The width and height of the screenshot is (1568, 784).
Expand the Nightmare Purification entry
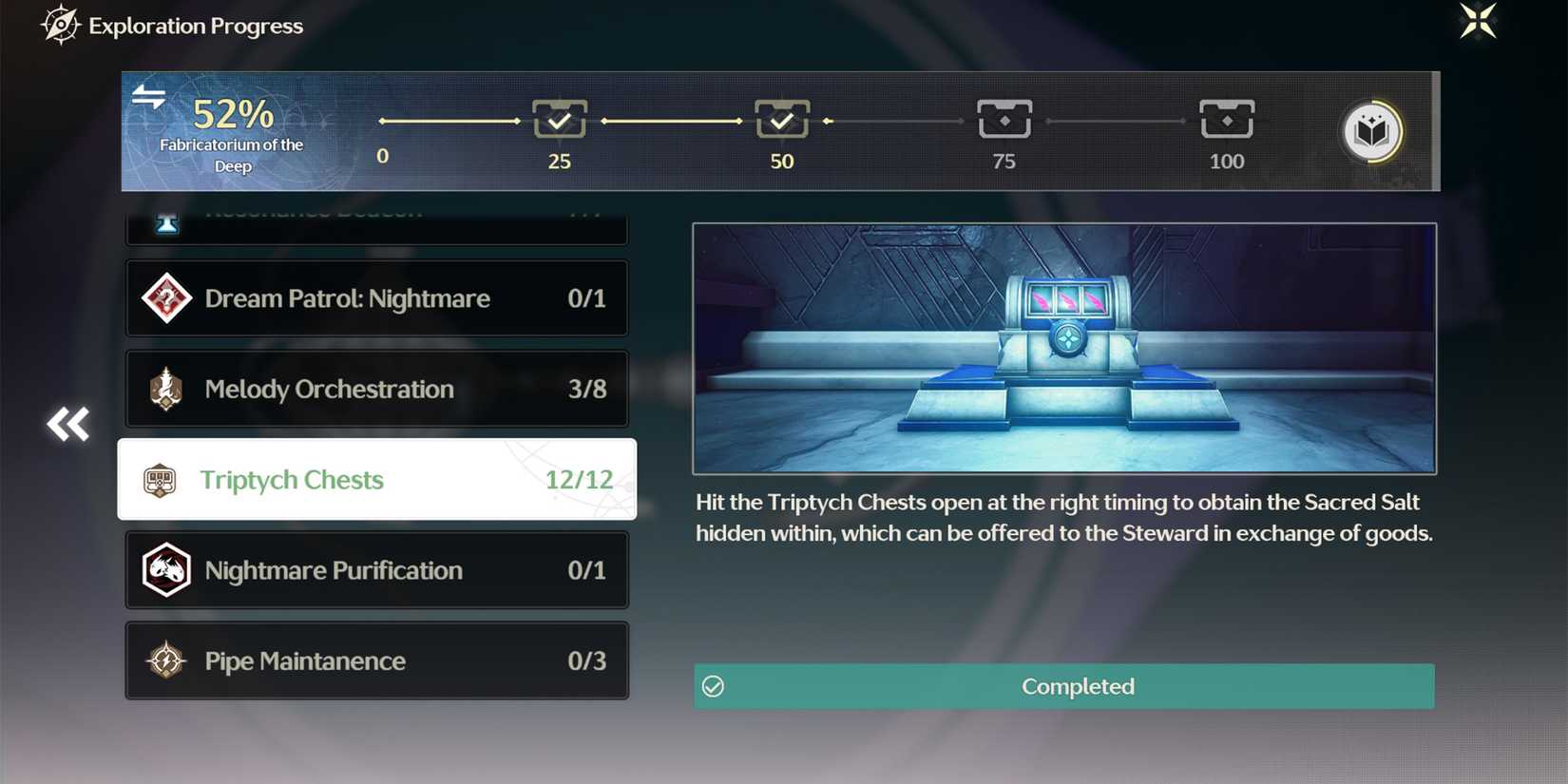pos(376,570)
